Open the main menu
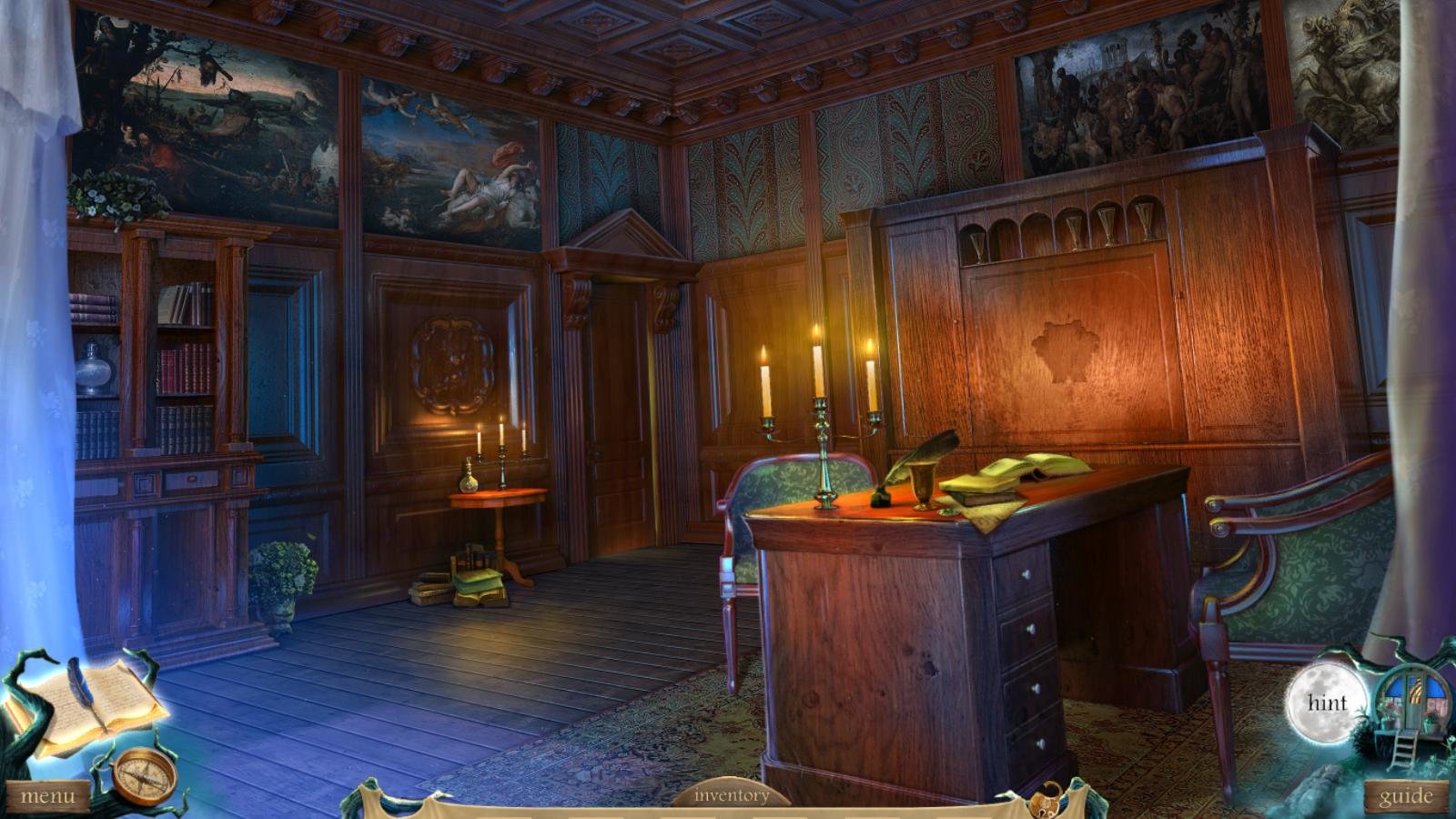 pos(47,794)
